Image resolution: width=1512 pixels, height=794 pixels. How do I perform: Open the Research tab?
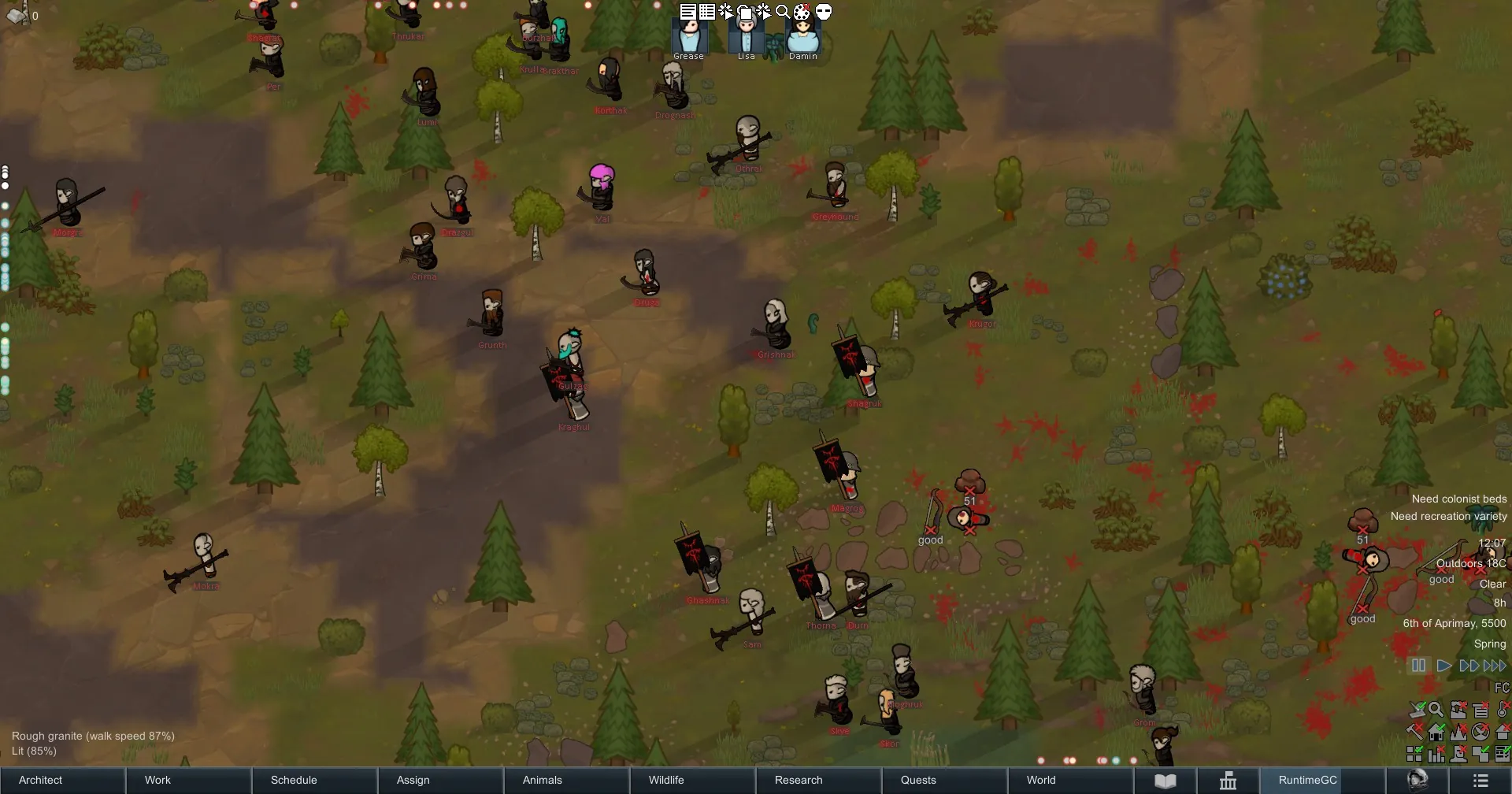coord(799,780)
